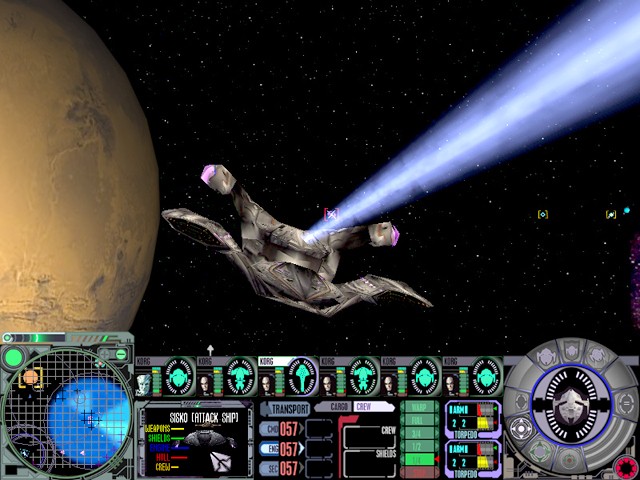The width and height of the screenshot is (640, 480).
Task: Switch to the Cargo tab
Action: coord(333,408)
